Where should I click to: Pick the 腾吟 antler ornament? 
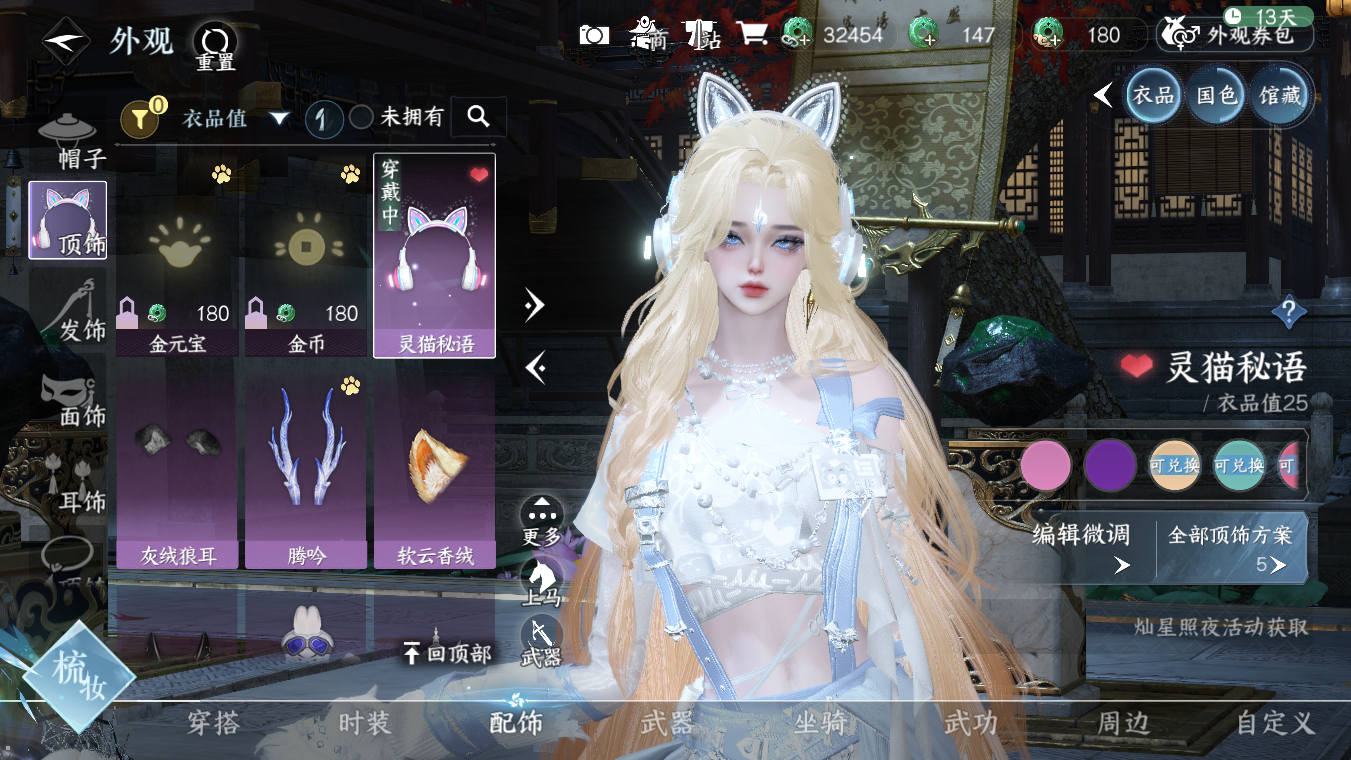(x=307, y=470)
